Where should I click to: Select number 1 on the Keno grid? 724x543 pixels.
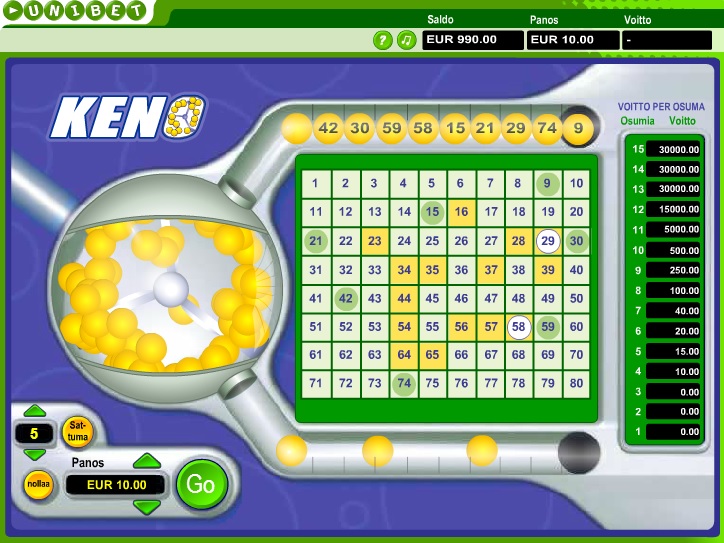(315, 183)
